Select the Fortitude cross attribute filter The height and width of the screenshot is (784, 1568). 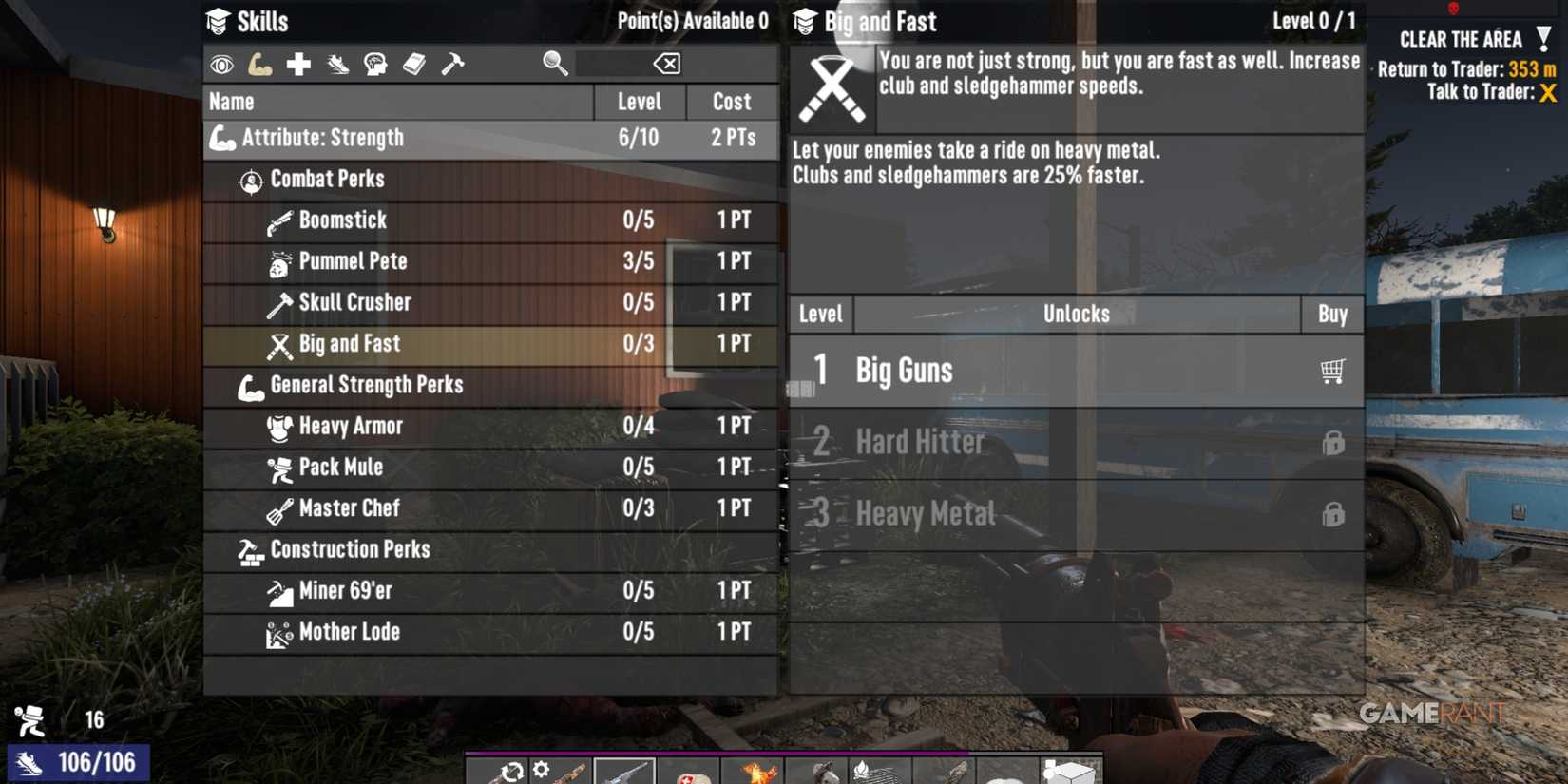coord(299,63)
